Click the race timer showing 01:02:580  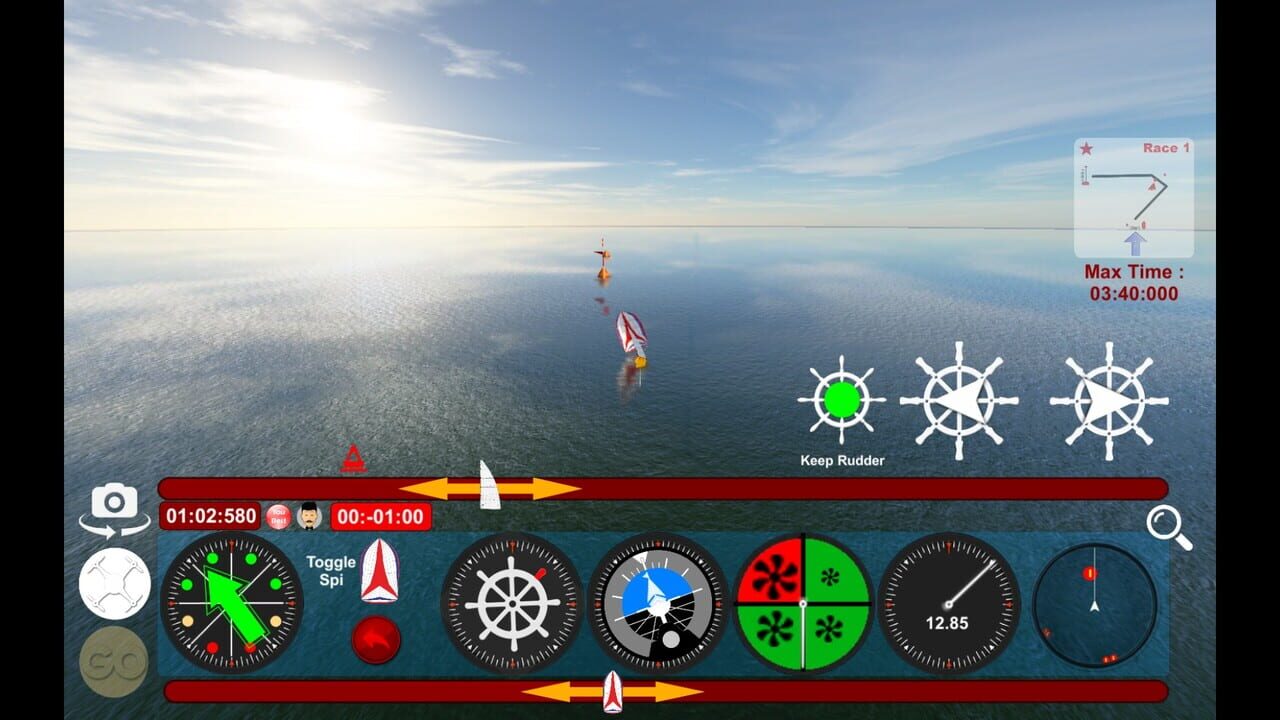point(211,517)
